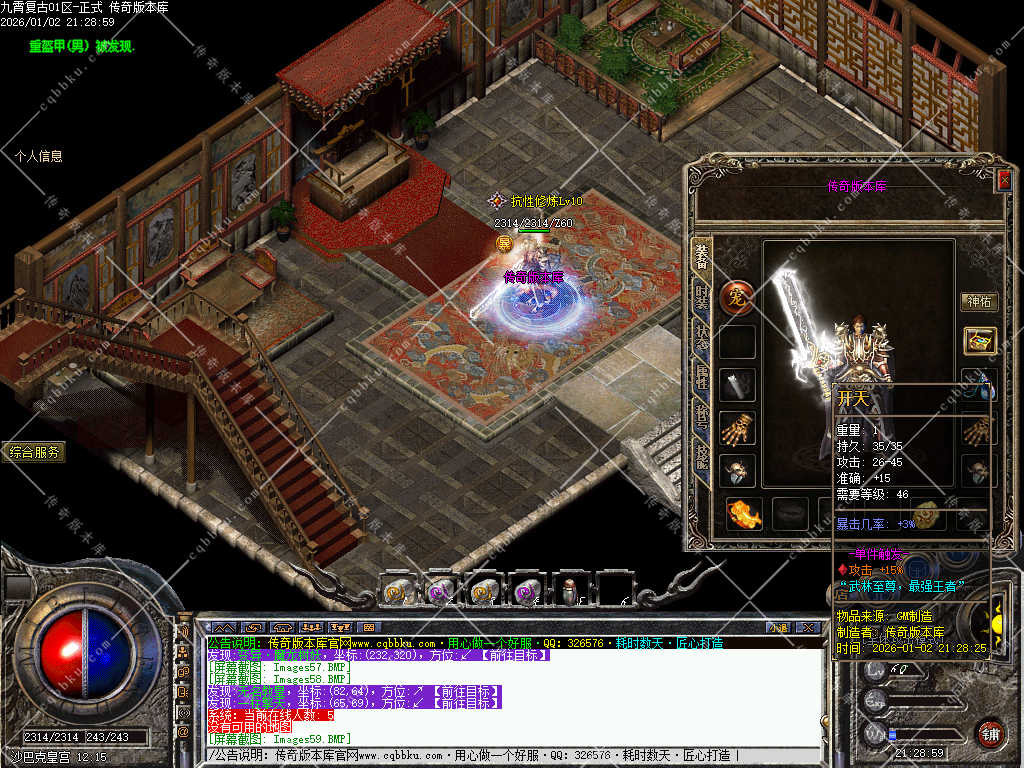Click the round 宠 pet button
1024x768 pixels.
coord(737,297)
